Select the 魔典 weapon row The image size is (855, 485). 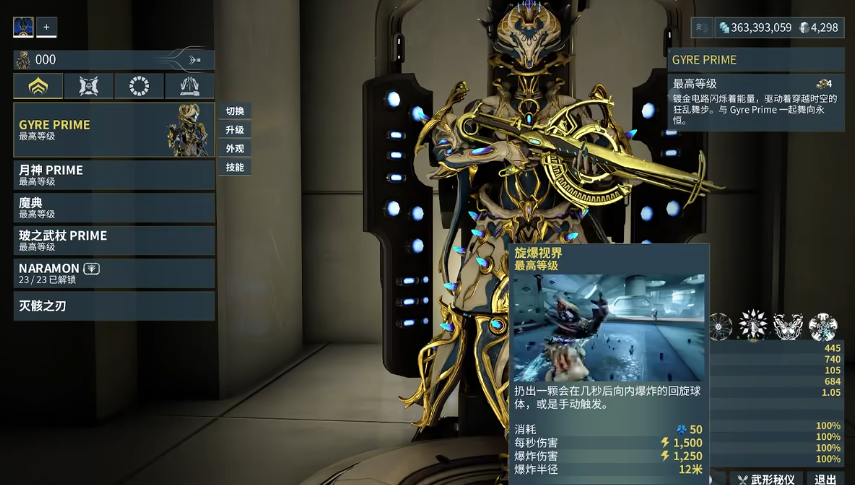coord(114,207)
